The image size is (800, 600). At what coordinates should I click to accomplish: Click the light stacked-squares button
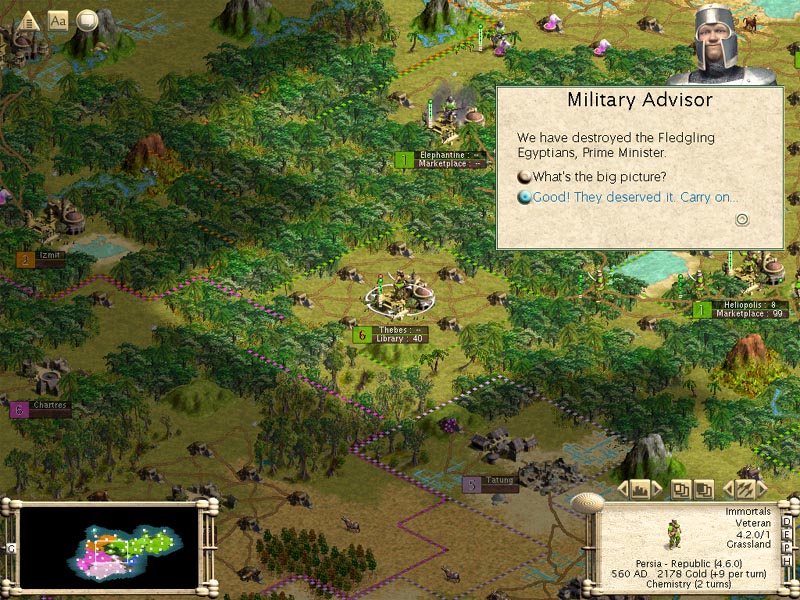coord(680,489)
